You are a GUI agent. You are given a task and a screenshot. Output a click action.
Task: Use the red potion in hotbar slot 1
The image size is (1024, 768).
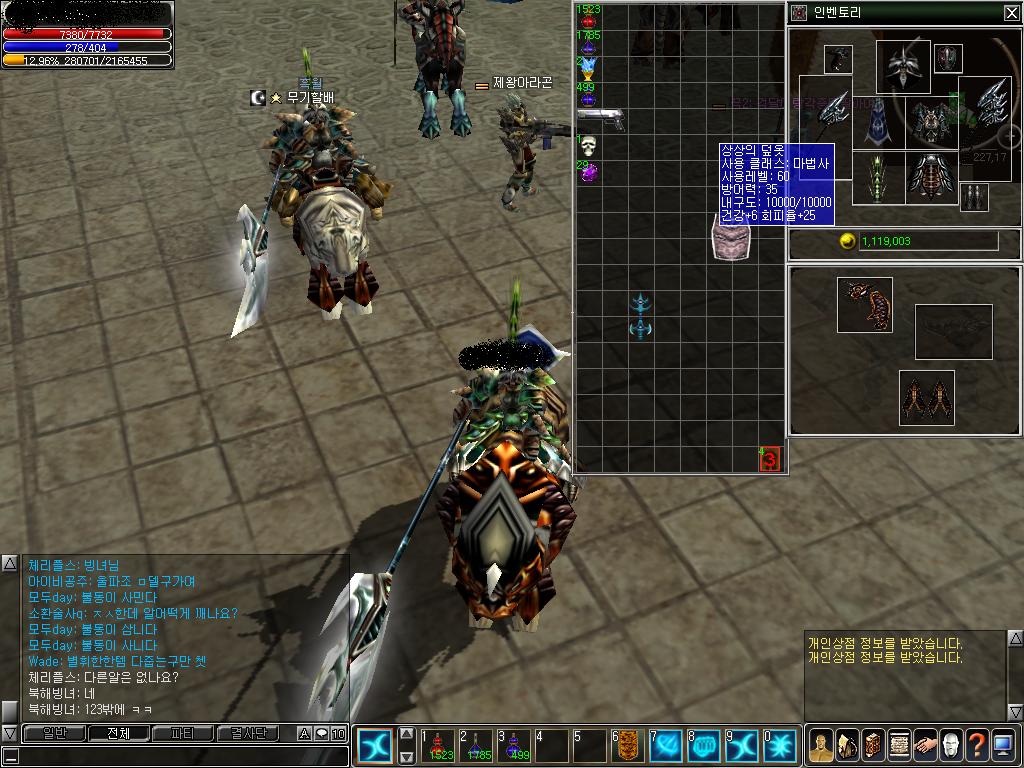tap(439, 745)
